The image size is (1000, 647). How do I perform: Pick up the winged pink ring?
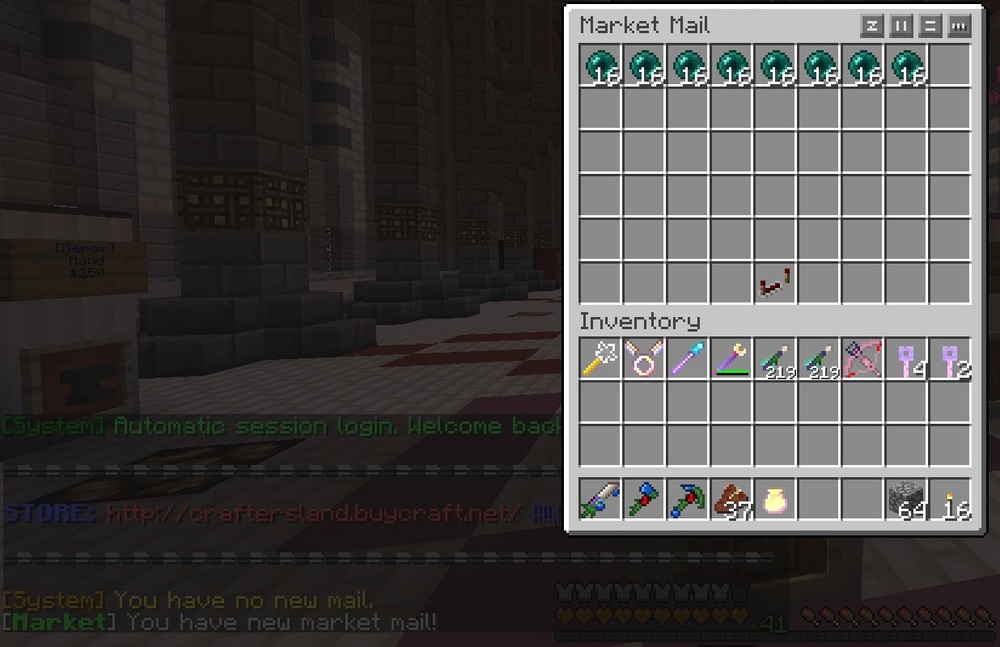pyautogui.click(x=644, y=359)
